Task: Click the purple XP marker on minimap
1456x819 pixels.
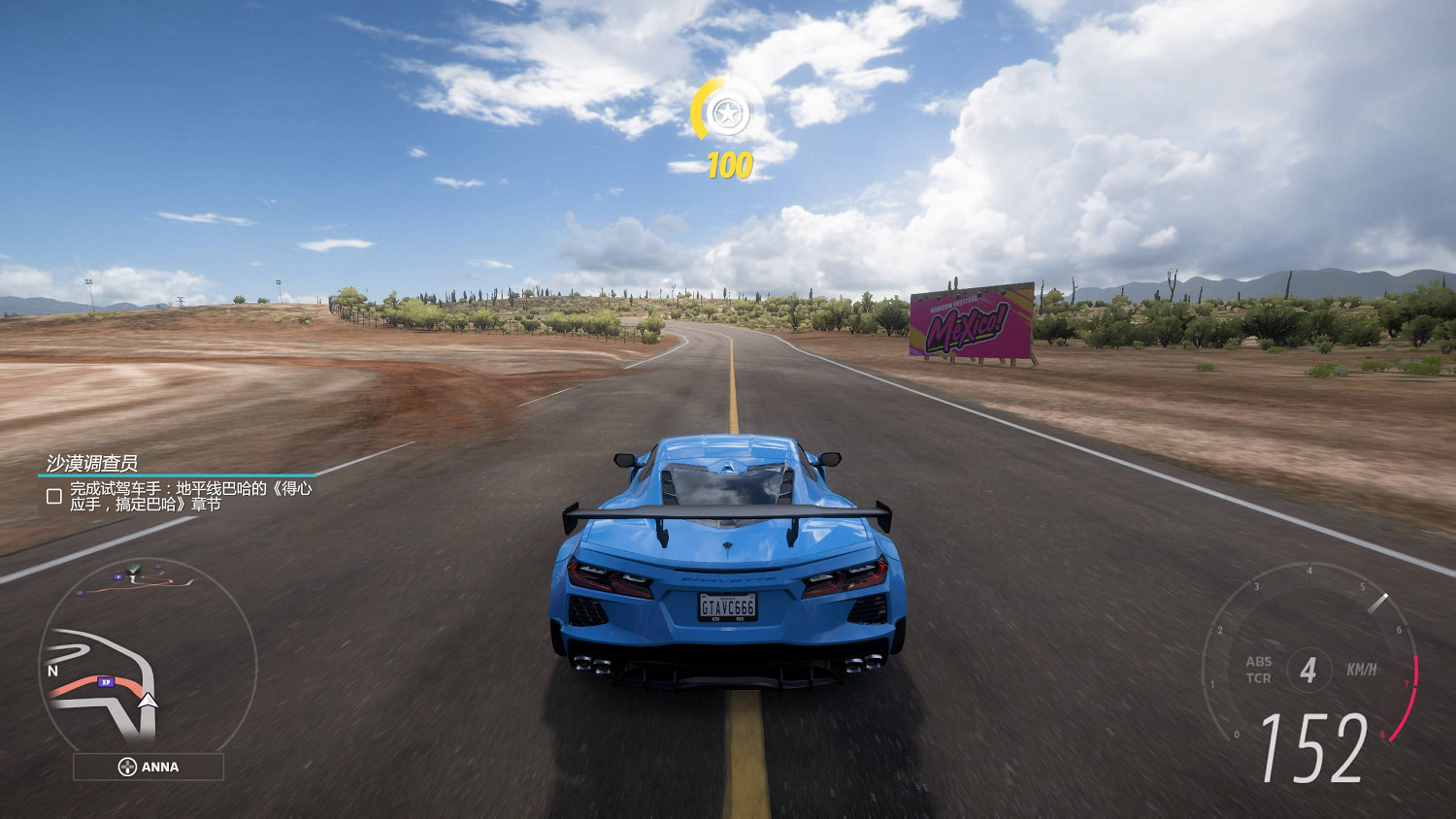Action: coord(106,682)
